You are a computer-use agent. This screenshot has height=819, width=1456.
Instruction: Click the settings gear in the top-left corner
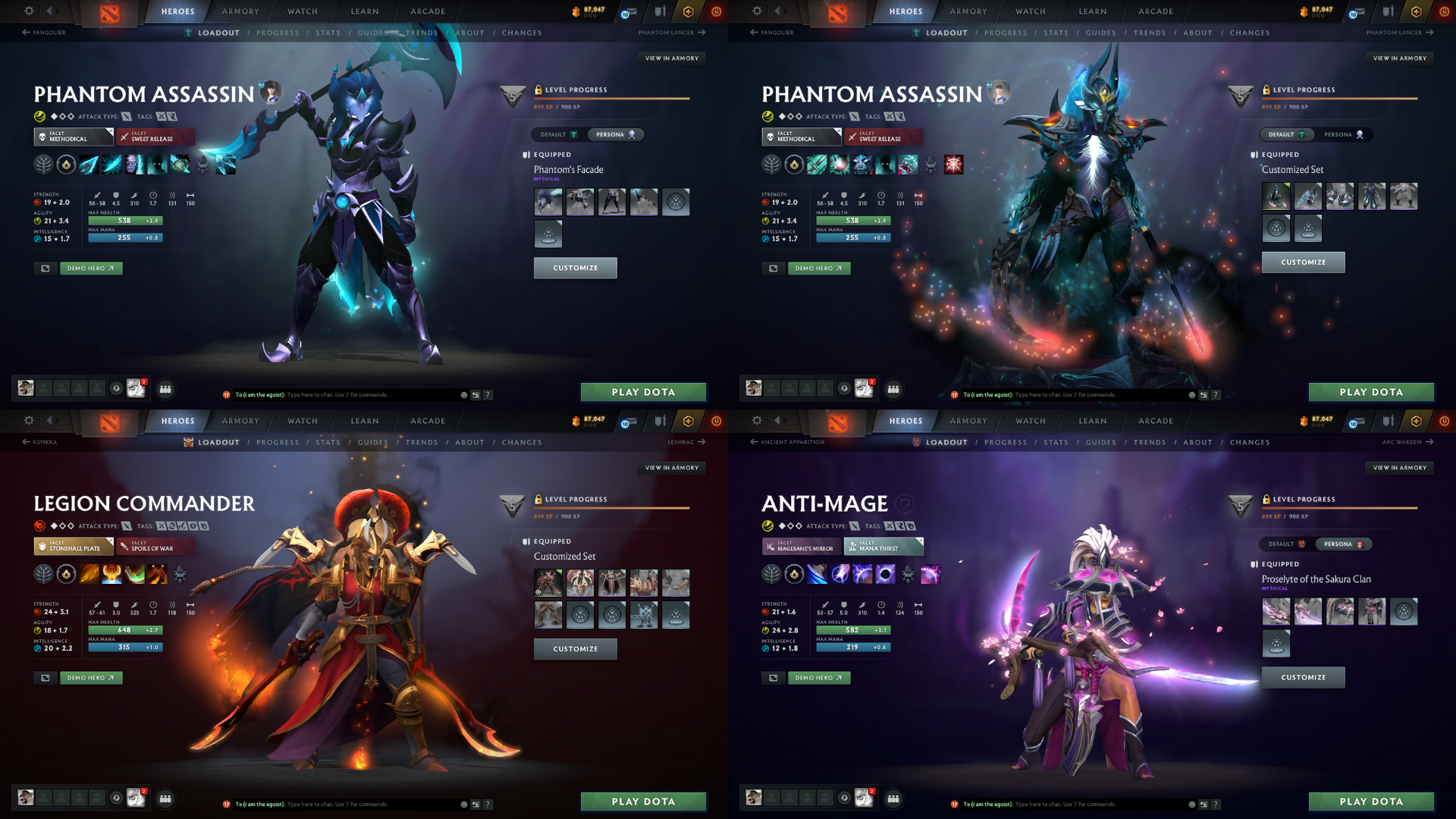pyautogui.click(x=29, y=11)
